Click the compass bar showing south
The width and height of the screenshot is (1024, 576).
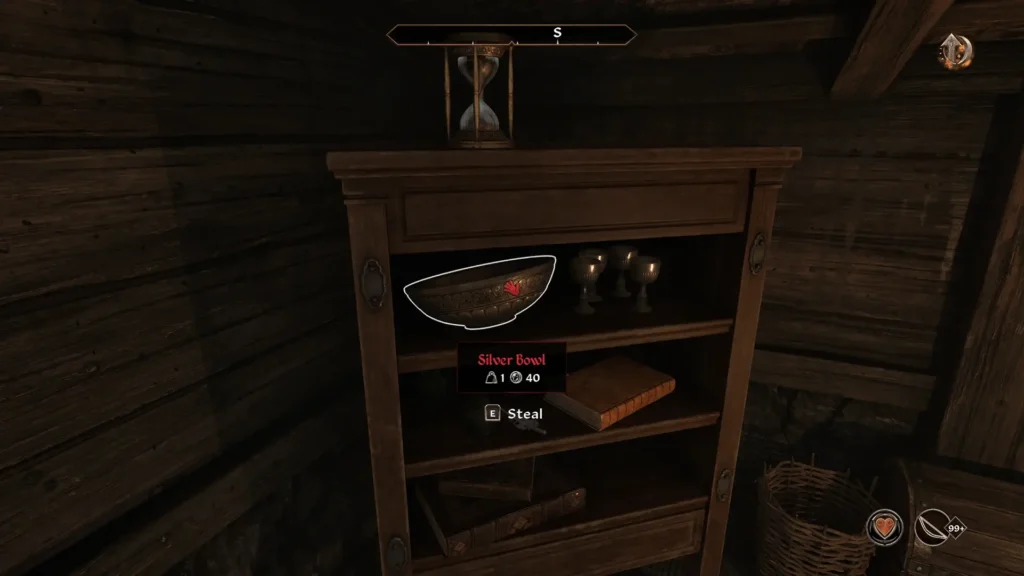(511, 34)
